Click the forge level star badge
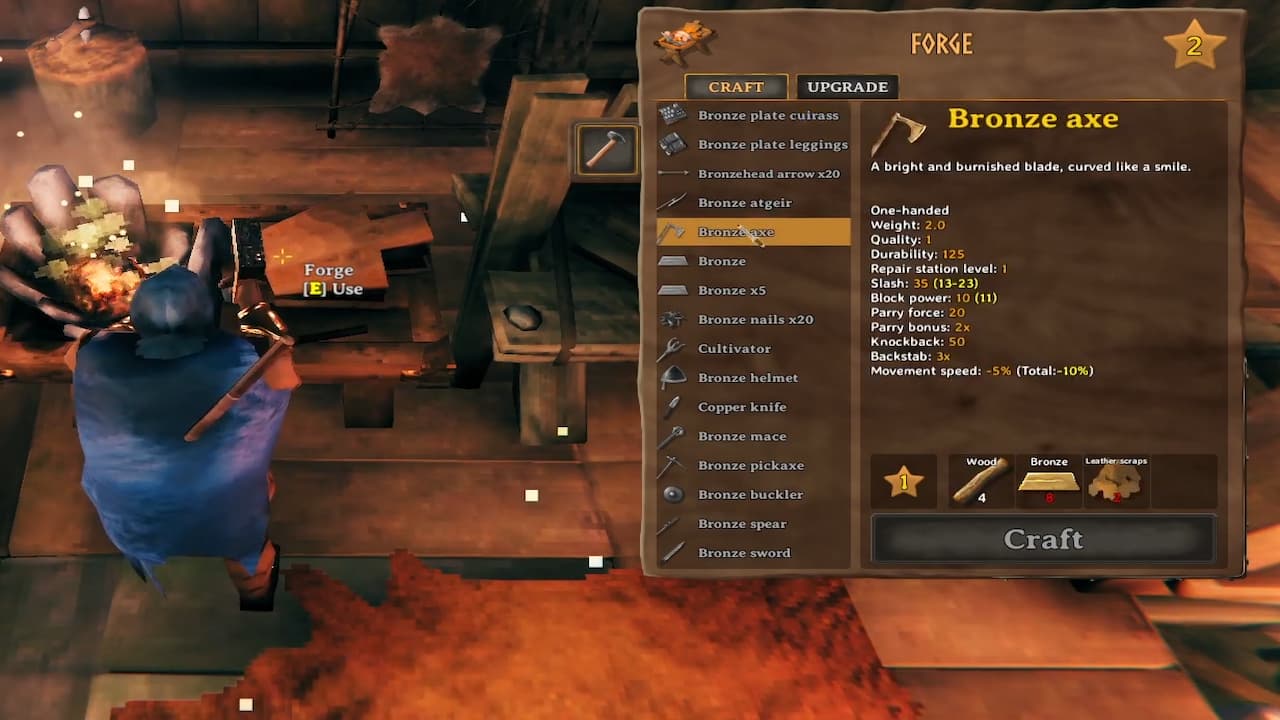This screenshot has height=720, width=1280. (1196, 44)
